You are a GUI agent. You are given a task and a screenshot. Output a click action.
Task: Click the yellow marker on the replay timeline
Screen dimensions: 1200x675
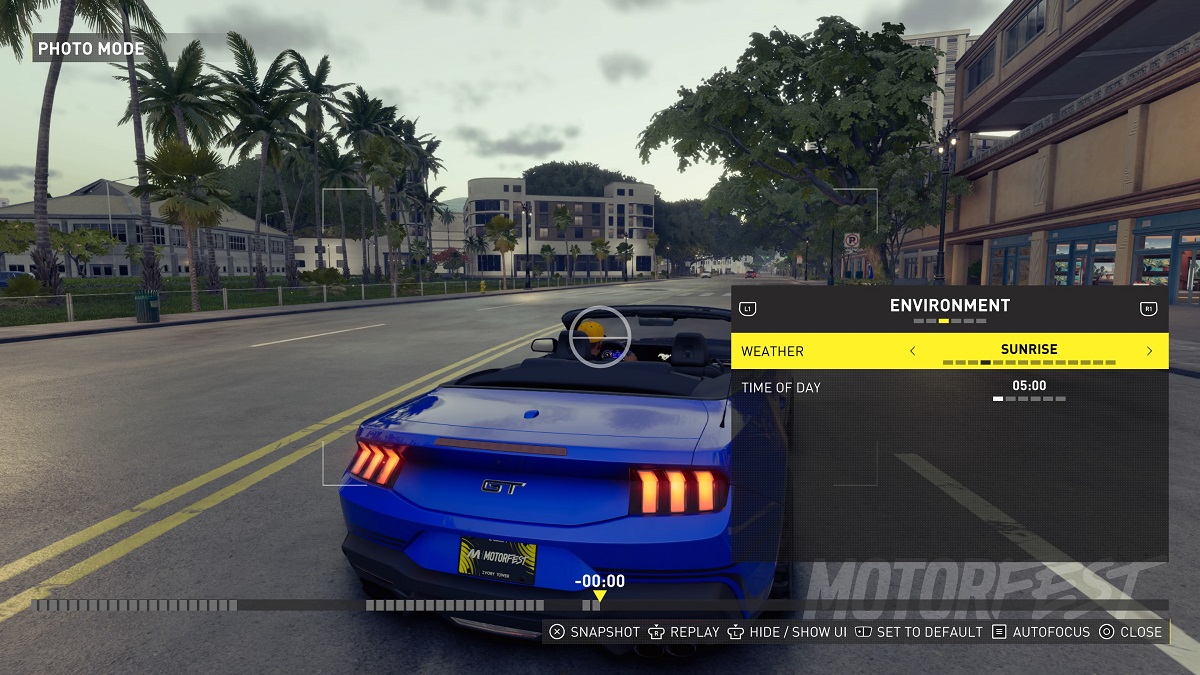[x=599, y=597]
